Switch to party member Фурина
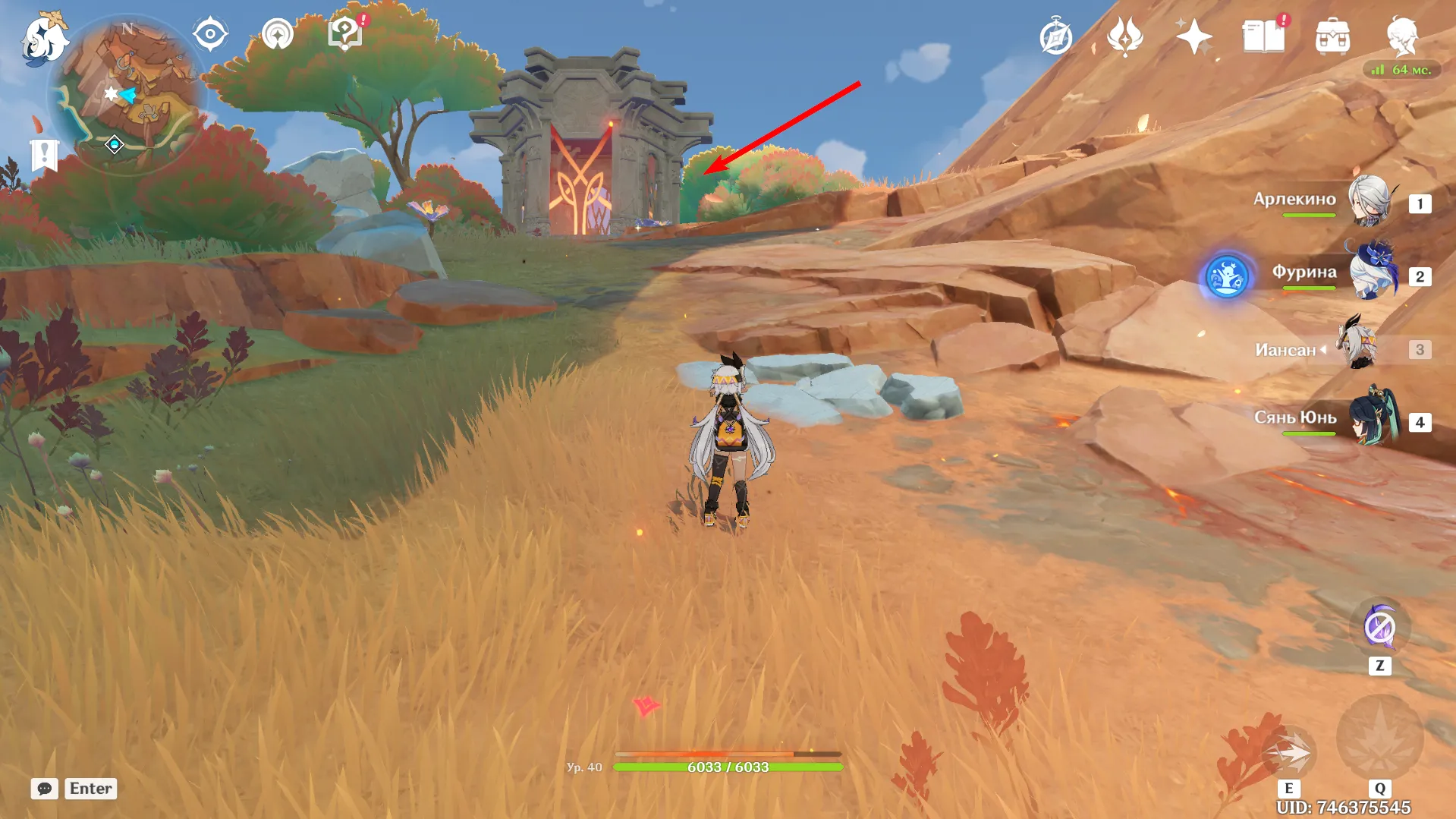The height and width of the screenshot is (819, 1456). click(1372, 273)
